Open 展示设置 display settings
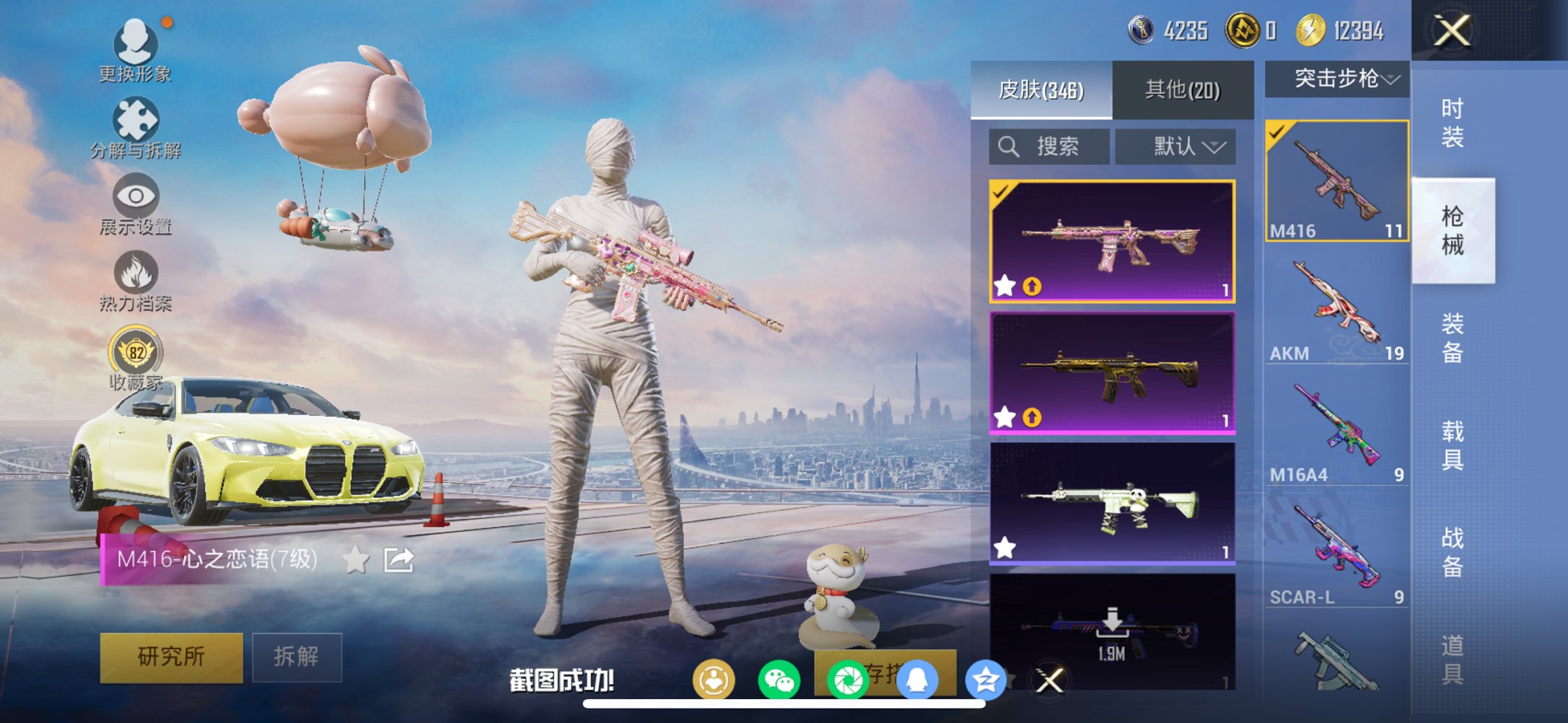This screenshot has width=1568, height=723. tap(136, 206)
